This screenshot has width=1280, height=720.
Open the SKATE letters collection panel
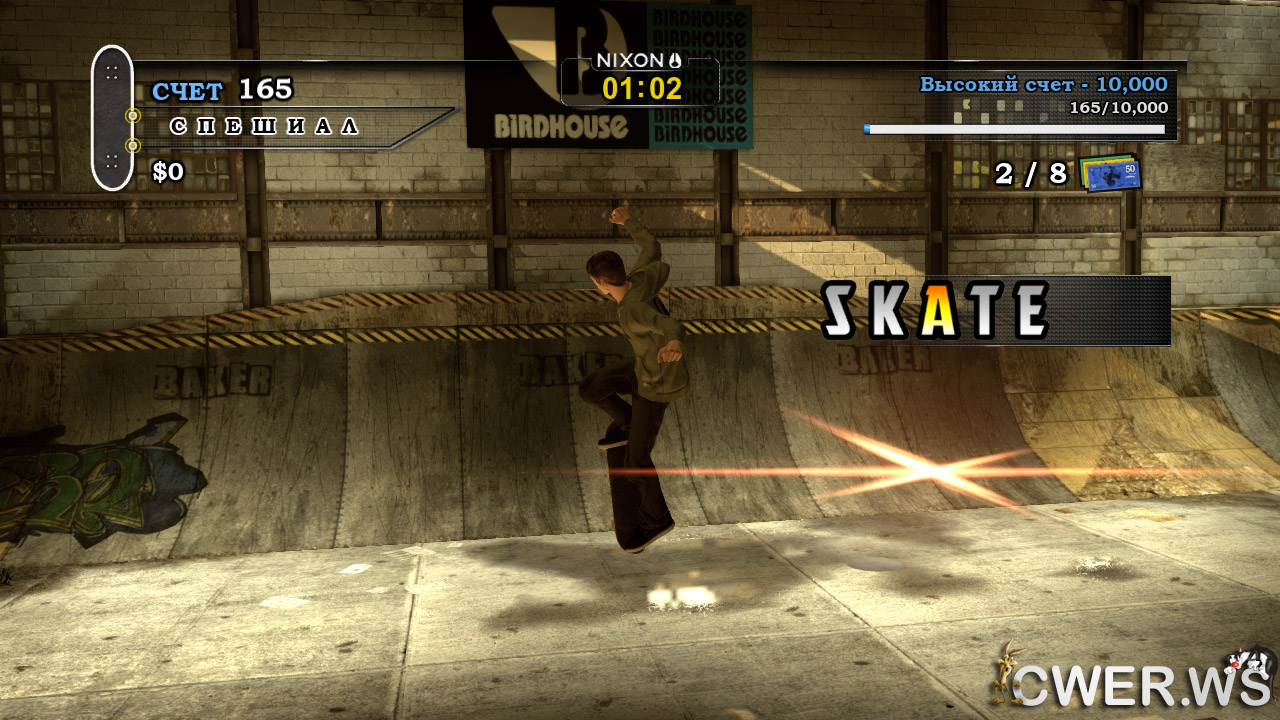pyautogui.click(x=994, y=311)
